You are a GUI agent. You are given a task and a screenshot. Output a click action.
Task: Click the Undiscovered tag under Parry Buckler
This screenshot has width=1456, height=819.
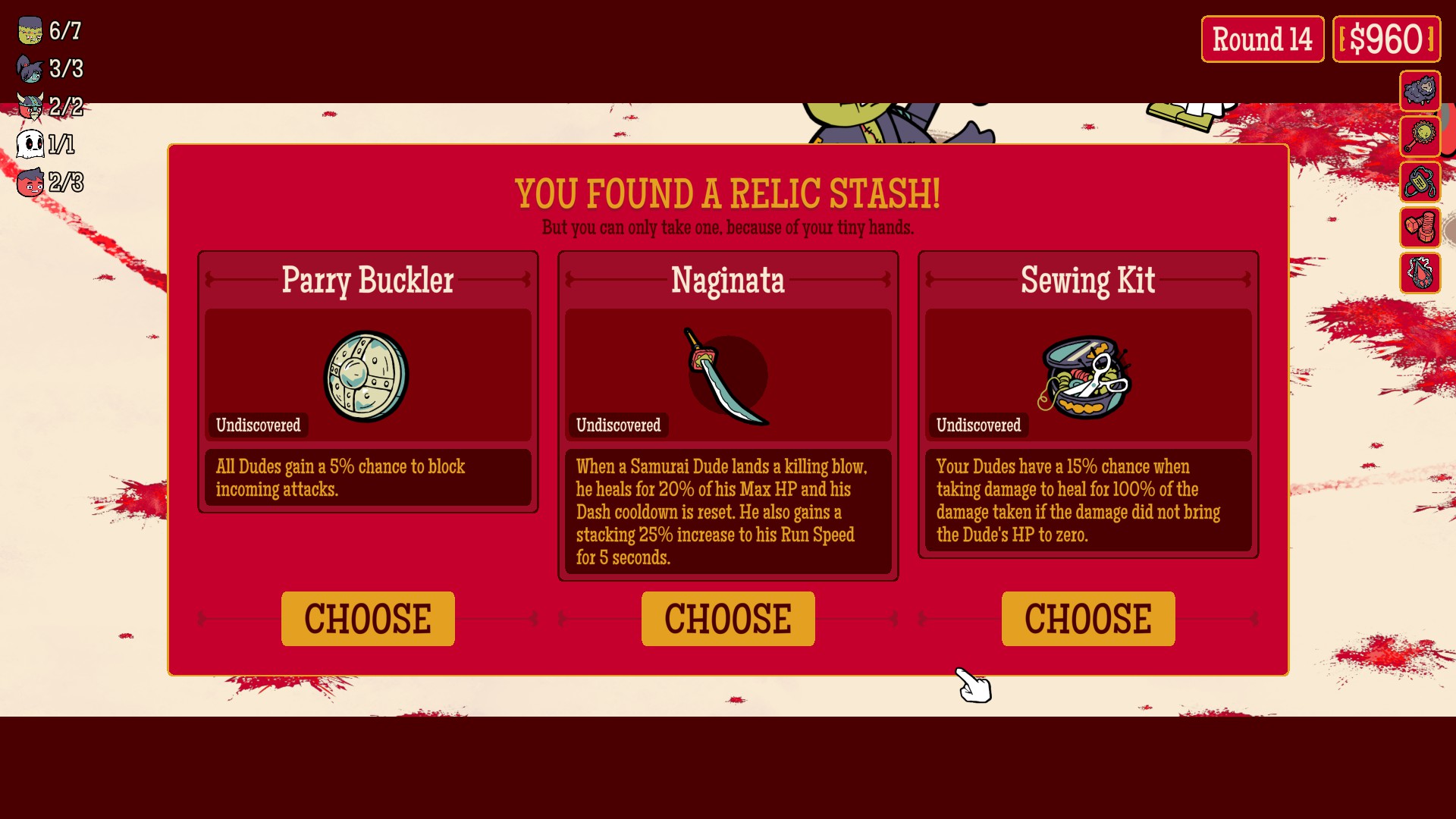[258, 425]
